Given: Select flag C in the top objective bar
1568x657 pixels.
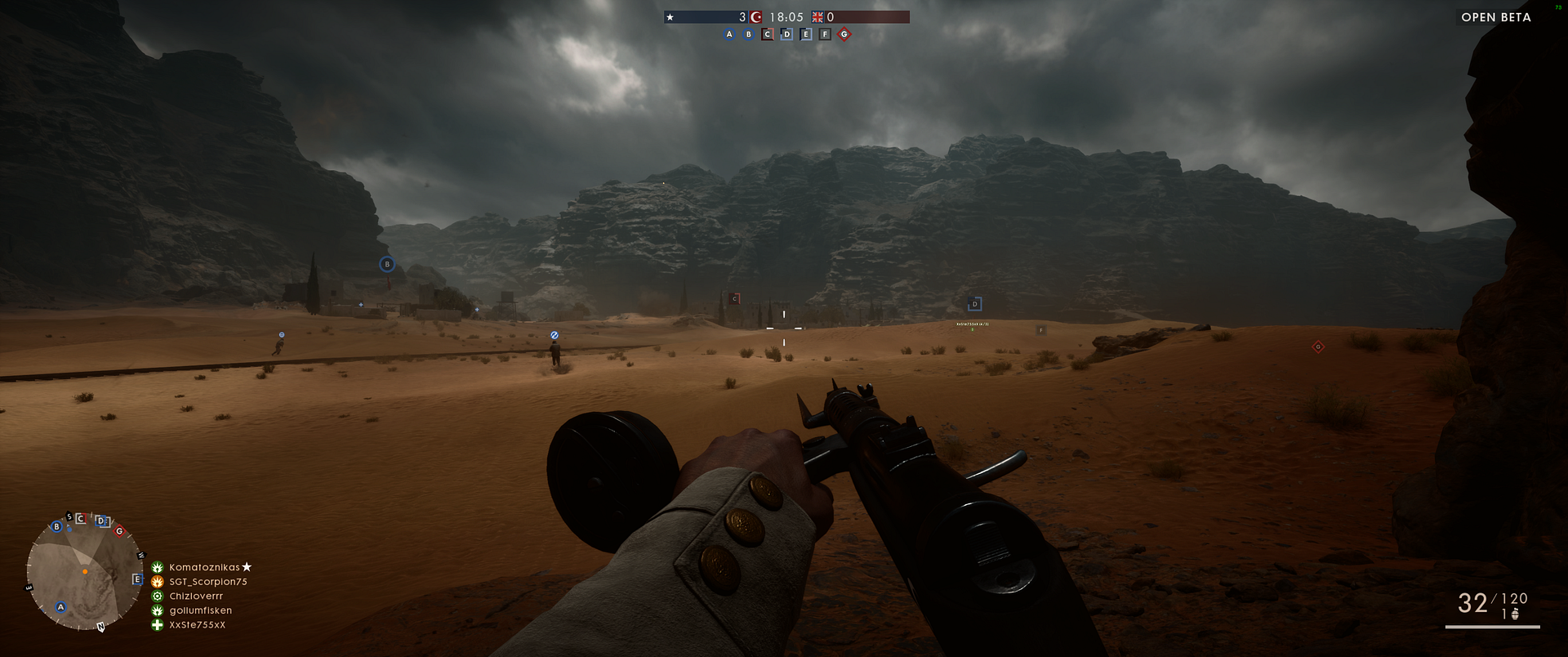Looking at the screenshot, I should 767,34.
